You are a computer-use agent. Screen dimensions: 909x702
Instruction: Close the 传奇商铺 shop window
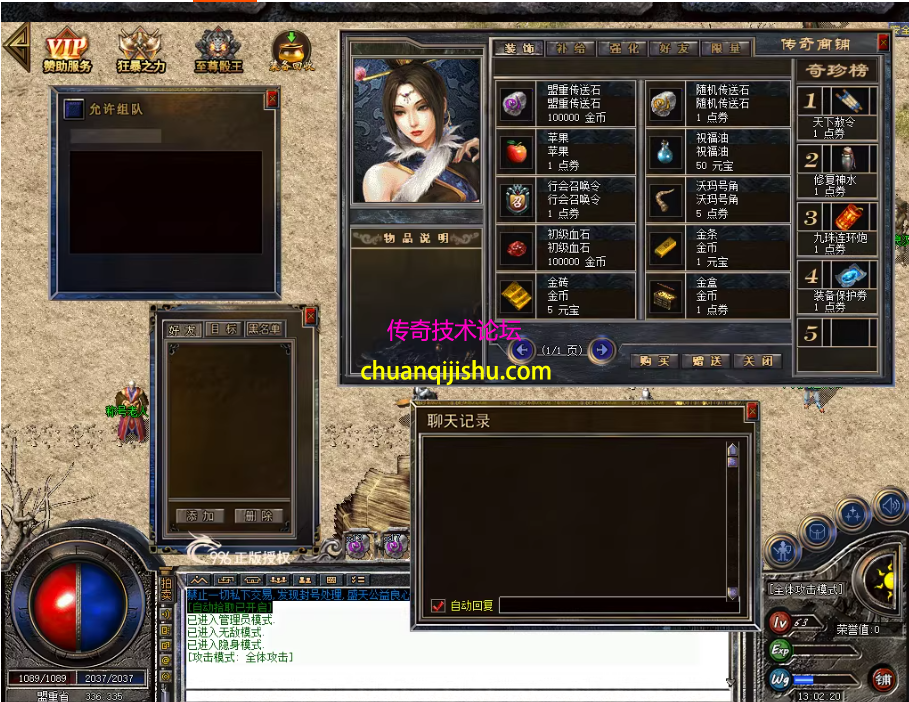883,43
